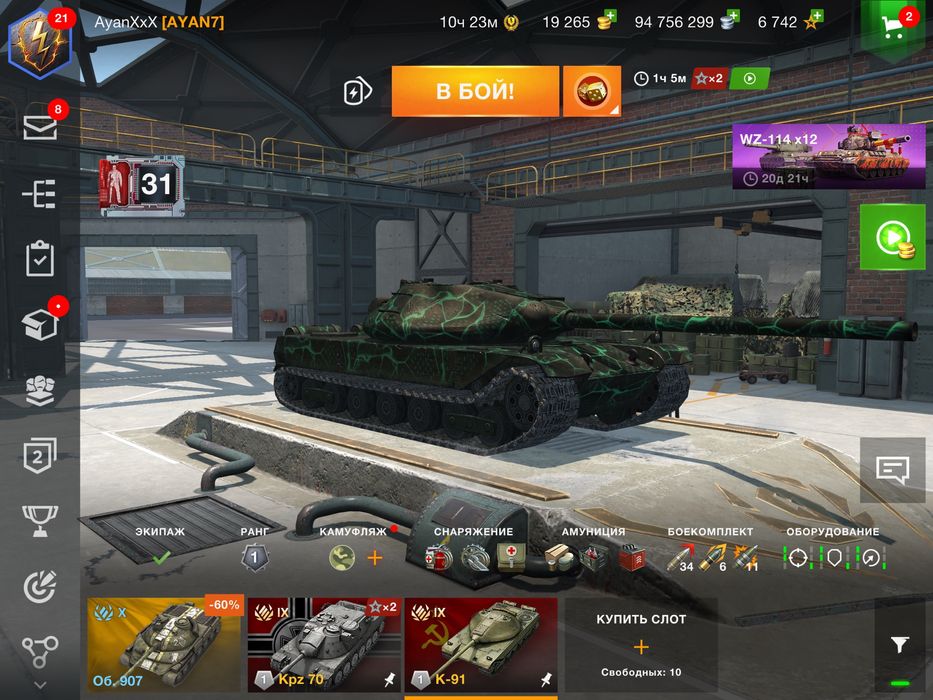Open the chat window

coord(892,468)
